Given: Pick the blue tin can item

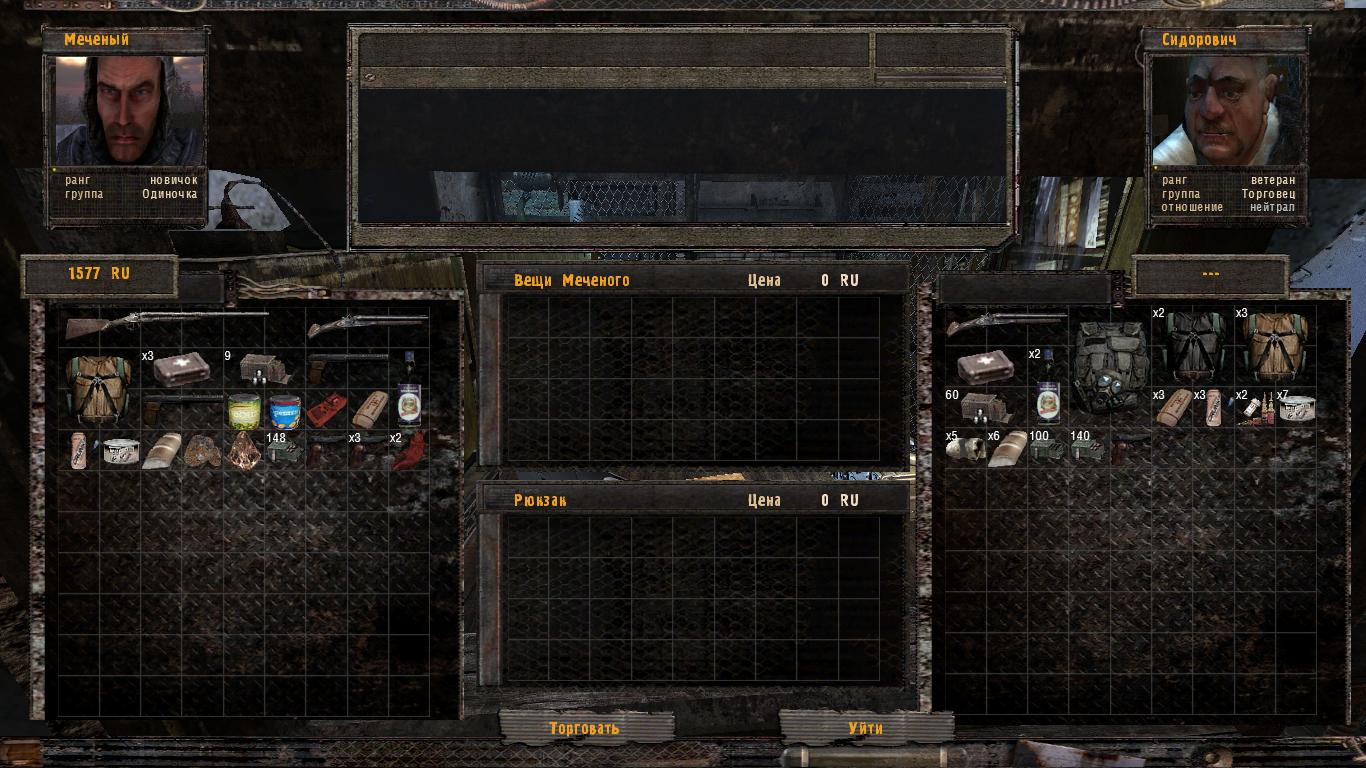Looking at the screenshot, I should pos(284,411).
